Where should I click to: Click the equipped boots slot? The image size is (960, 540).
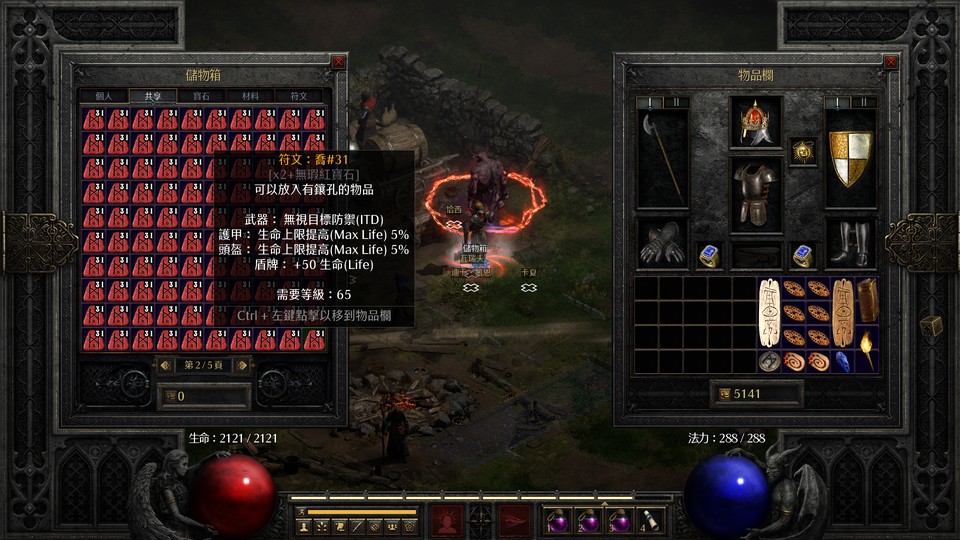tap(850, 244)
